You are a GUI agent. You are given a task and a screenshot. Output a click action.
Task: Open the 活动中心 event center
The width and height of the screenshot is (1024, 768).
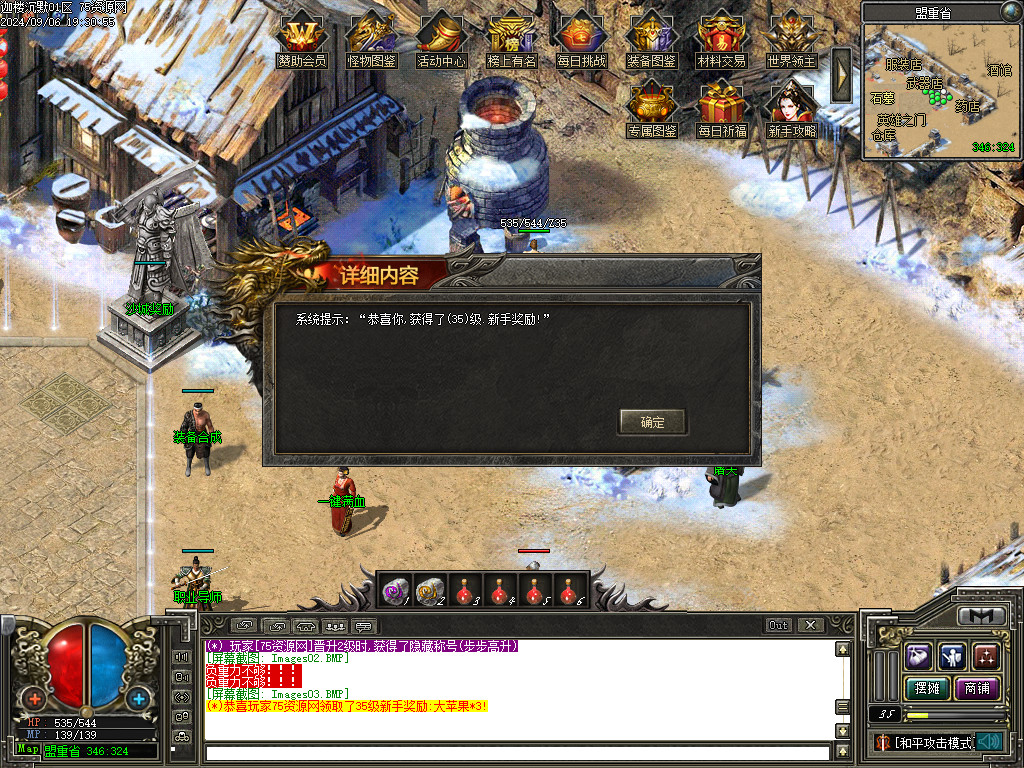(442, 40)
